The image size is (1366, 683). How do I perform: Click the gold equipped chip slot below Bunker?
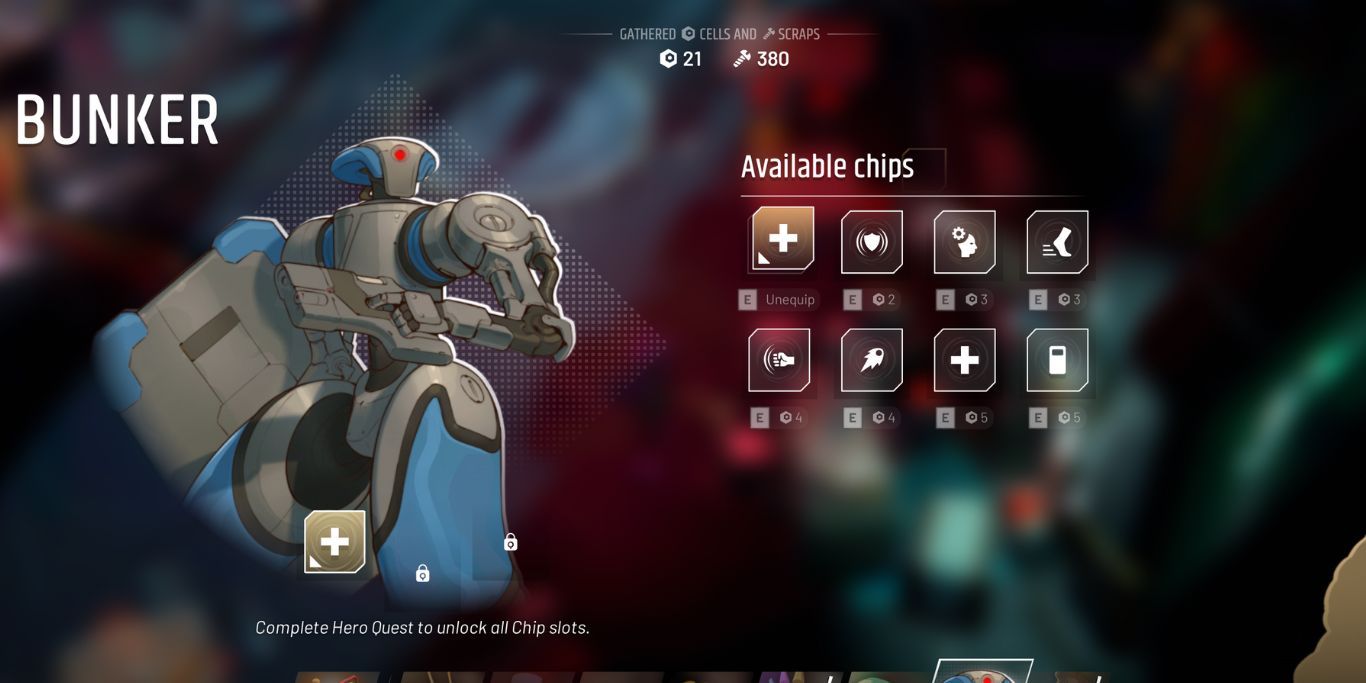335,542
